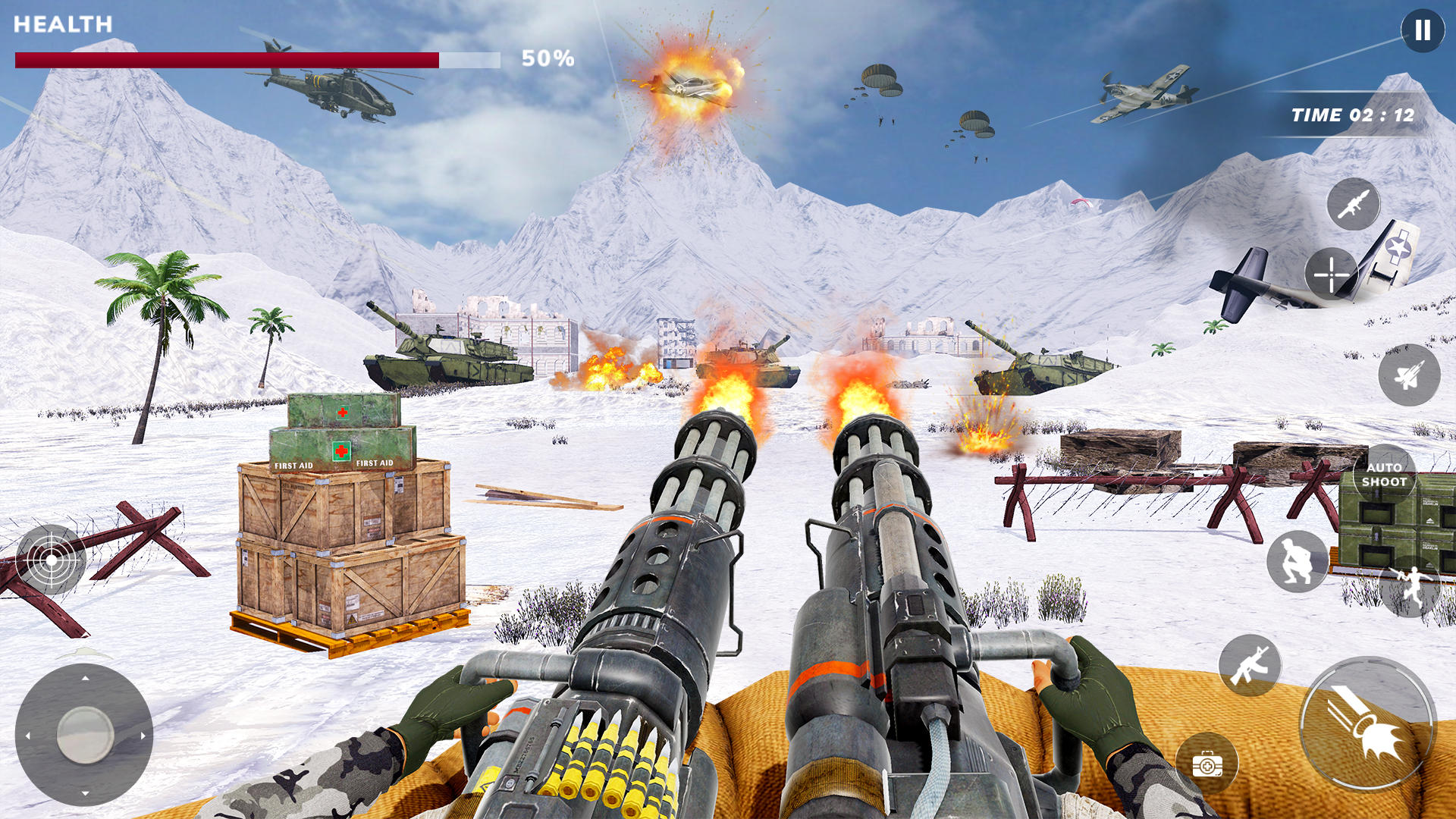Activate the crouch stance button
Viewport: 1456px width, 819px height.
1297,562
